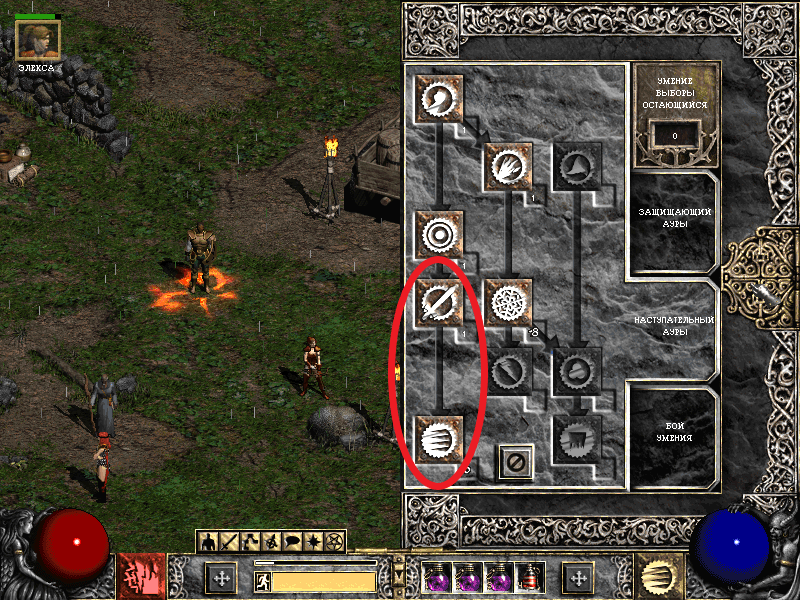Open the right-hand active skill selector

coord(660,577)
